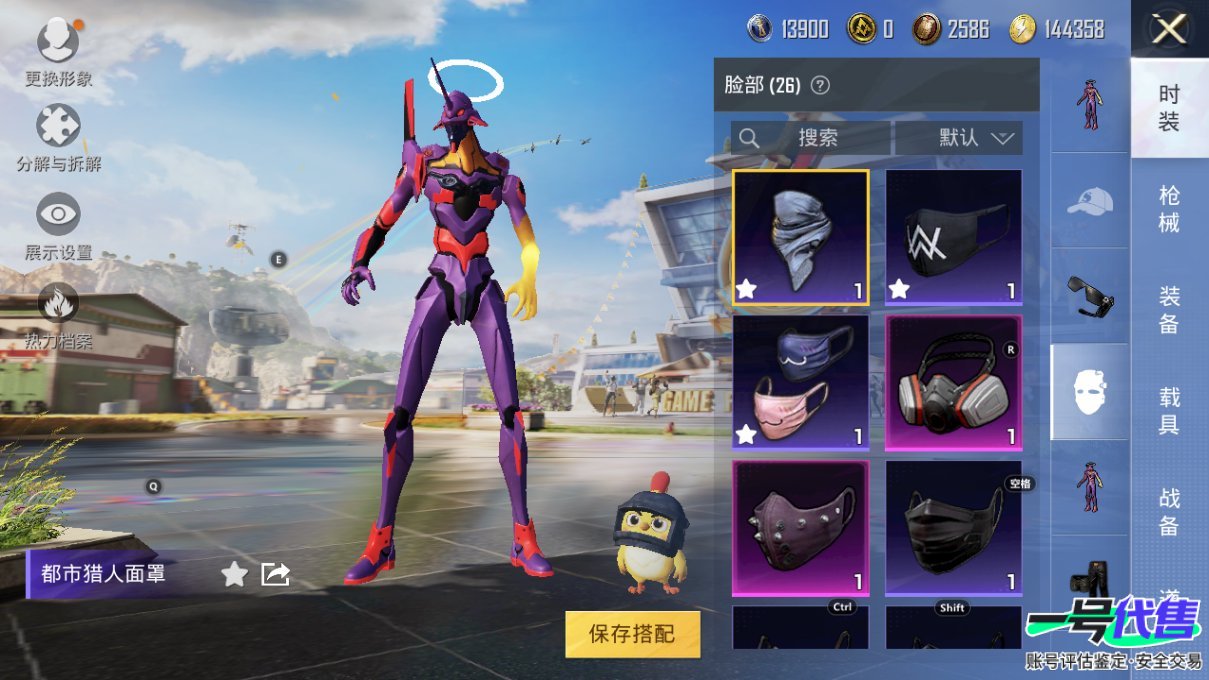1209x680 pixels.
Task: Share the 都市猎人面罩 item
Action: (x=275, y=574)
